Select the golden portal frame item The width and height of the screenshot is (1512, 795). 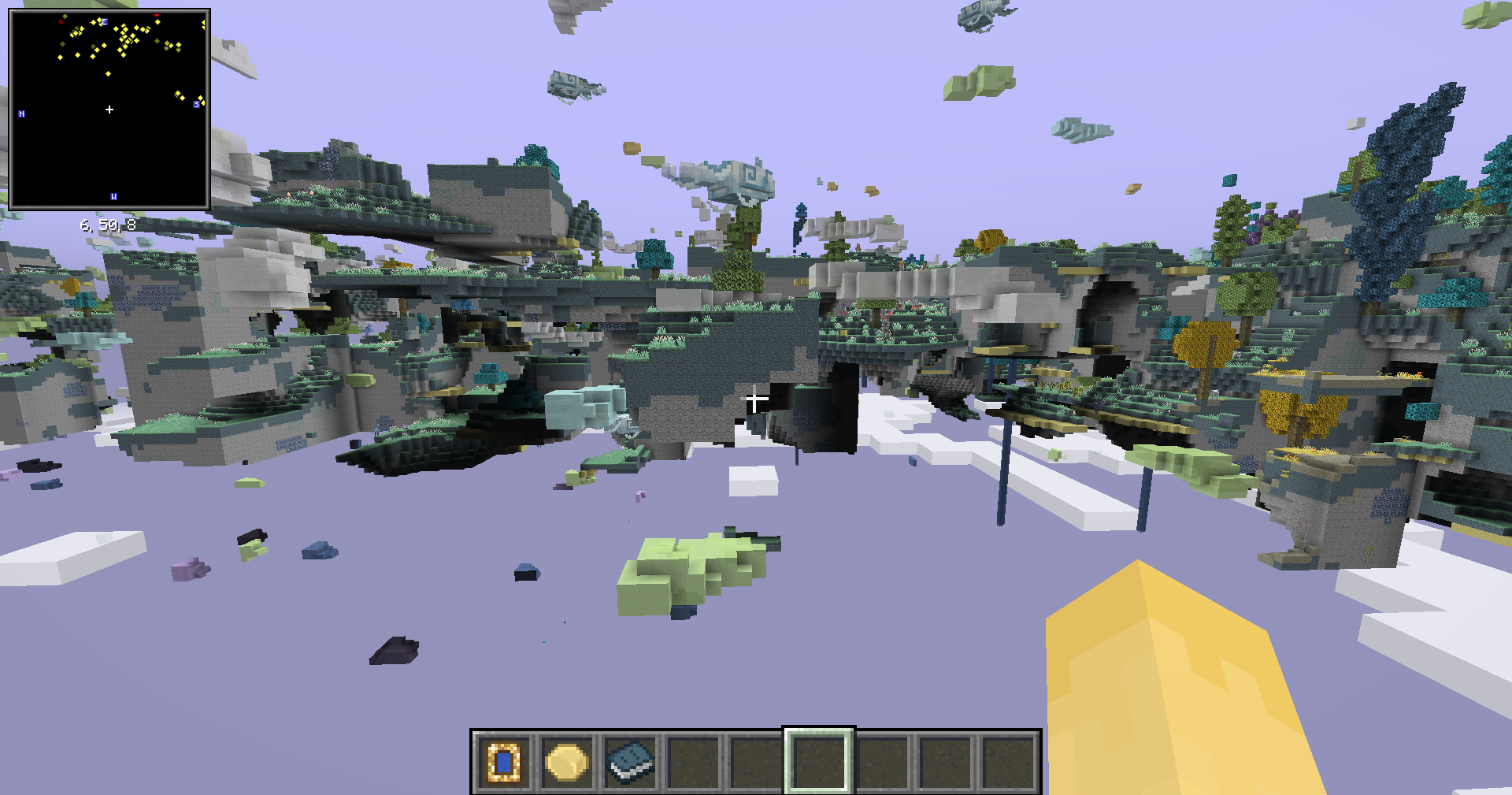click(x=504, y=761)
